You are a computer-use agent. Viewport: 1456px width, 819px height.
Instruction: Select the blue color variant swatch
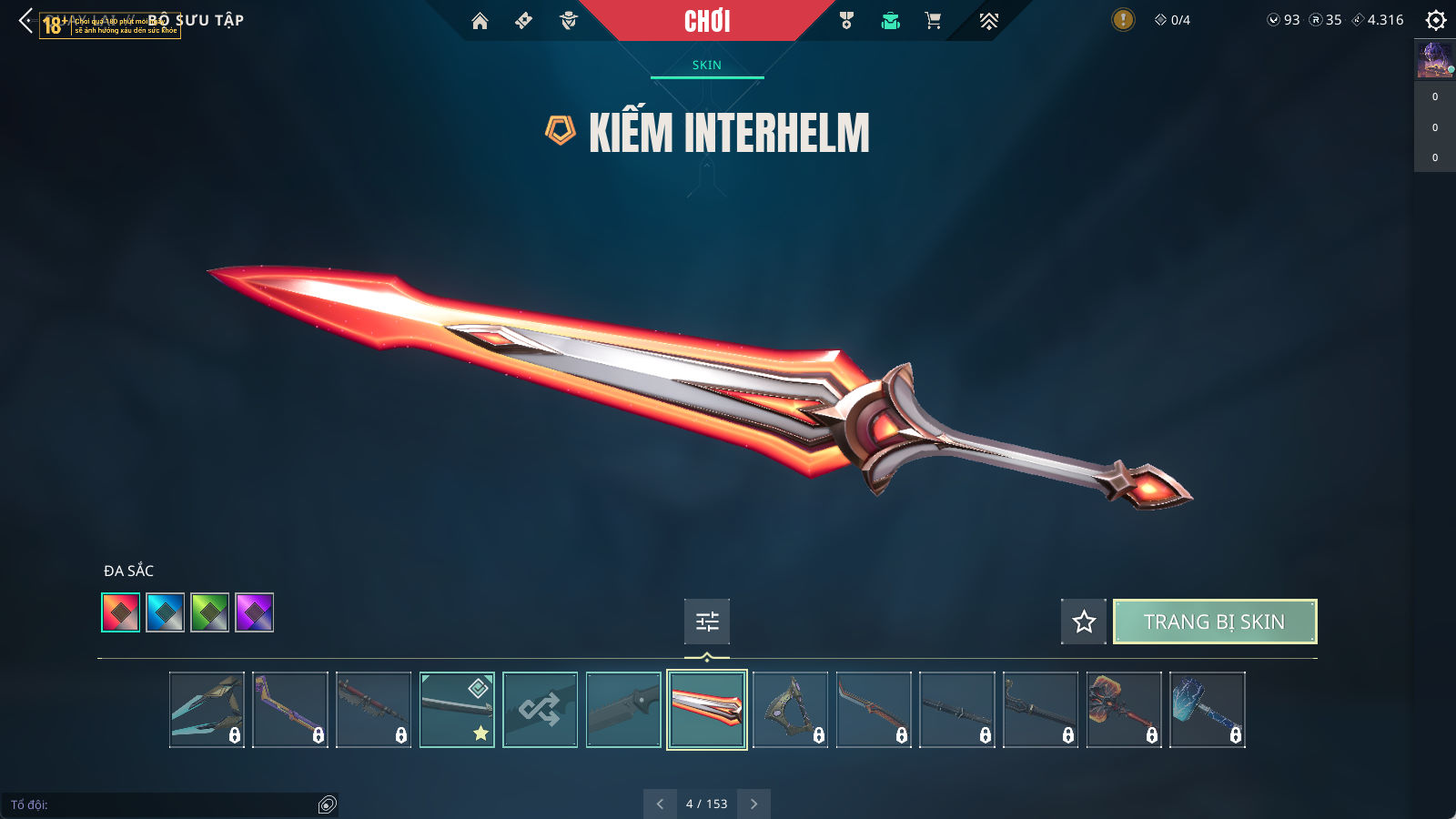166,612
